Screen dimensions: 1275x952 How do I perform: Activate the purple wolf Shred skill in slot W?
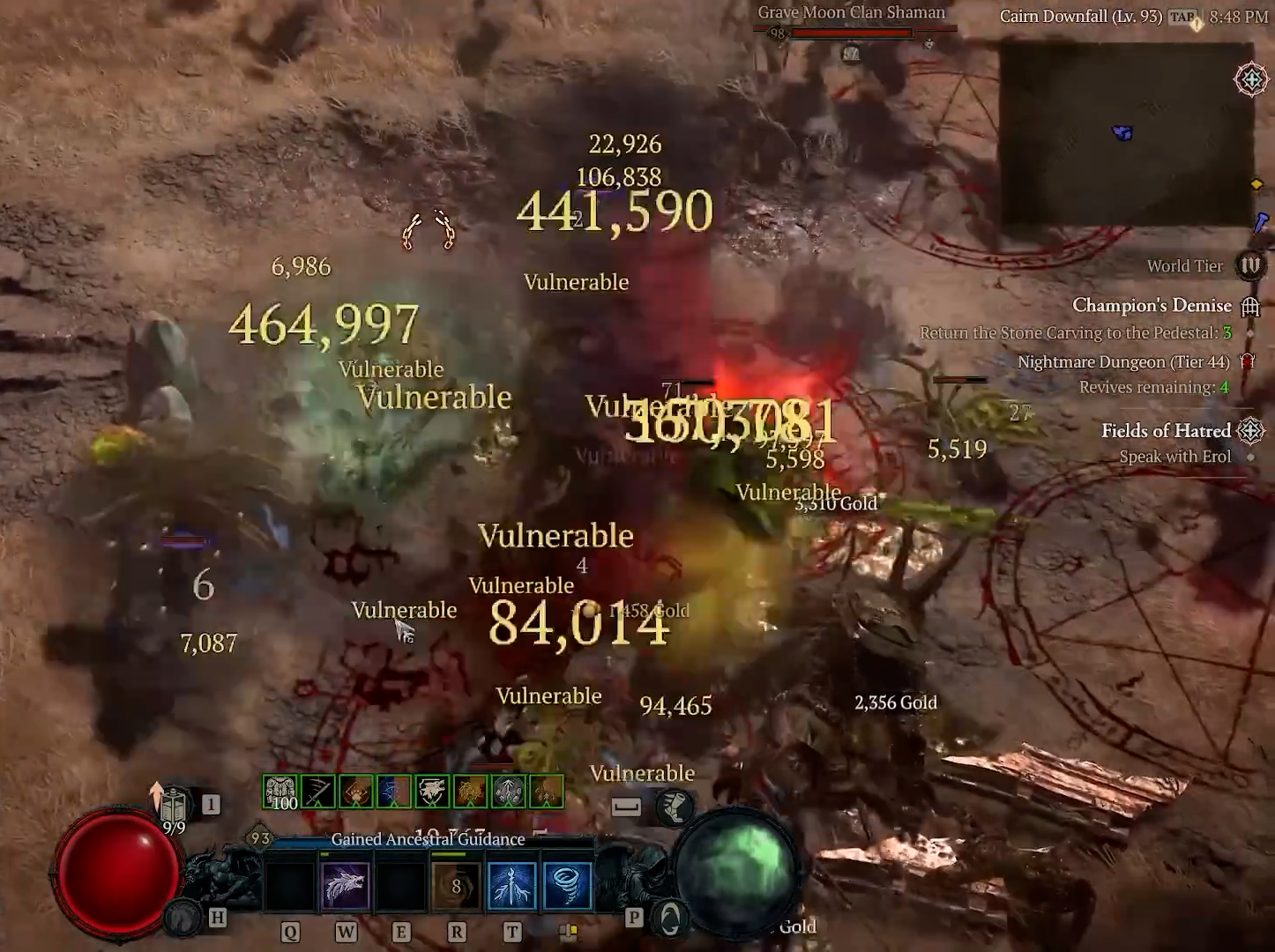point(346,884)
